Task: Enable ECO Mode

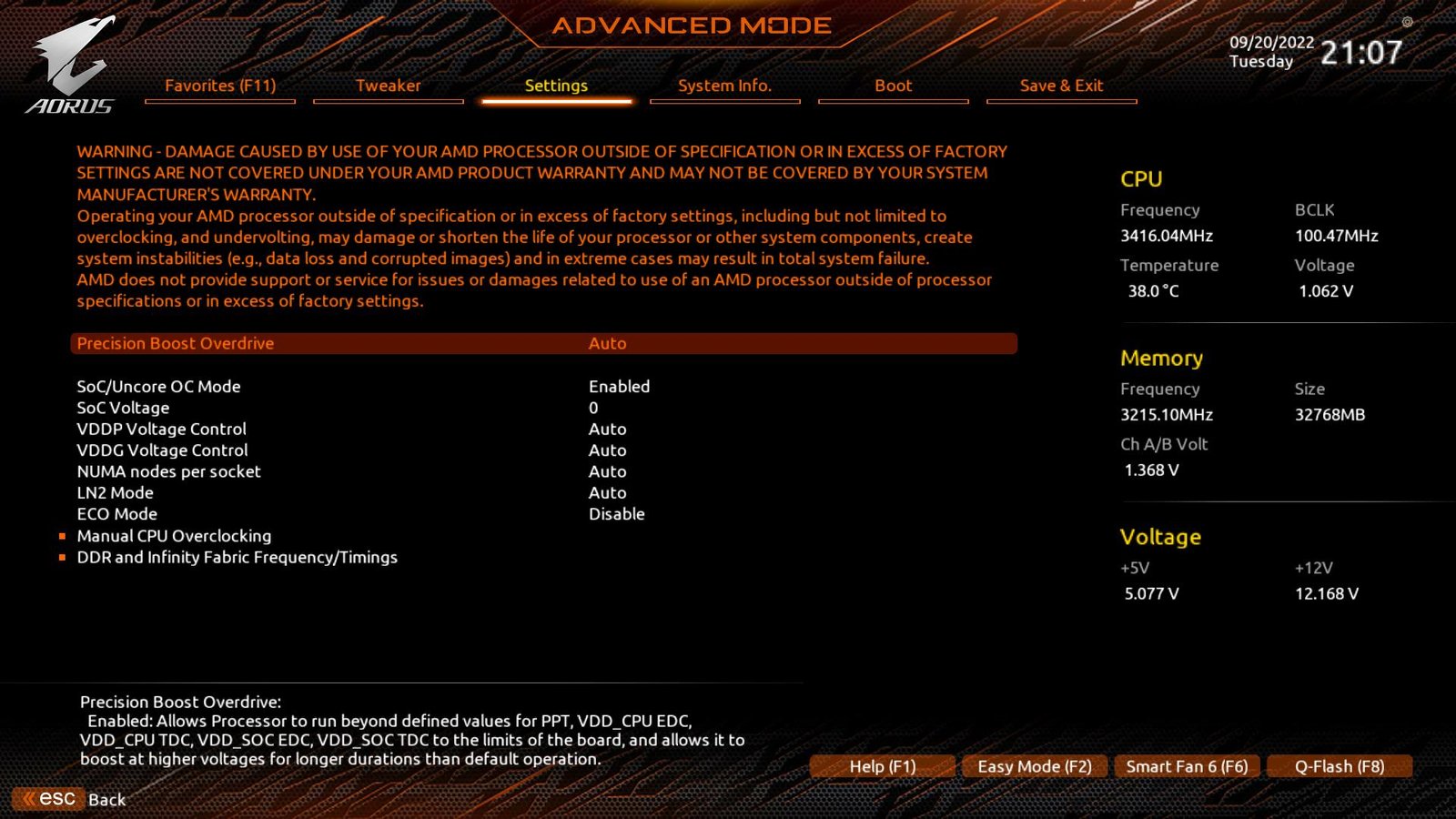Action: tap(617, 514)
